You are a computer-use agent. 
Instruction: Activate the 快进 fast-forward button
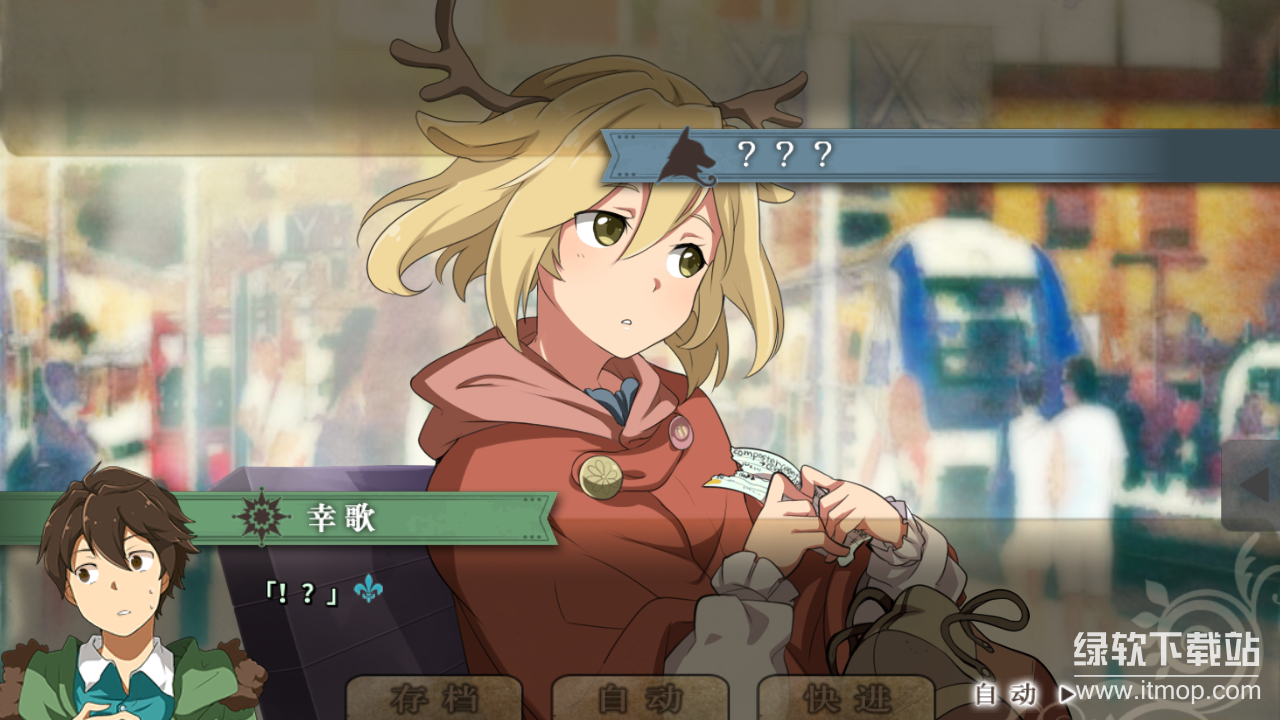tap(846, 699)
